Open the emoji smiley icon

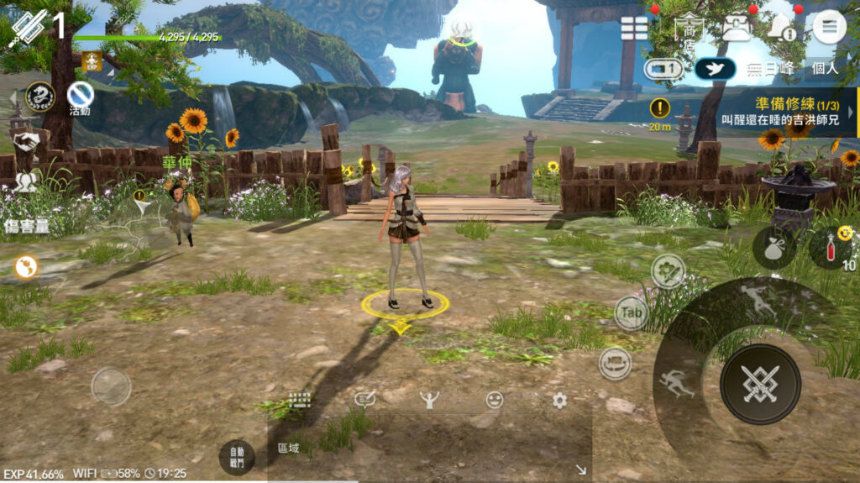[x=494, y=399]
